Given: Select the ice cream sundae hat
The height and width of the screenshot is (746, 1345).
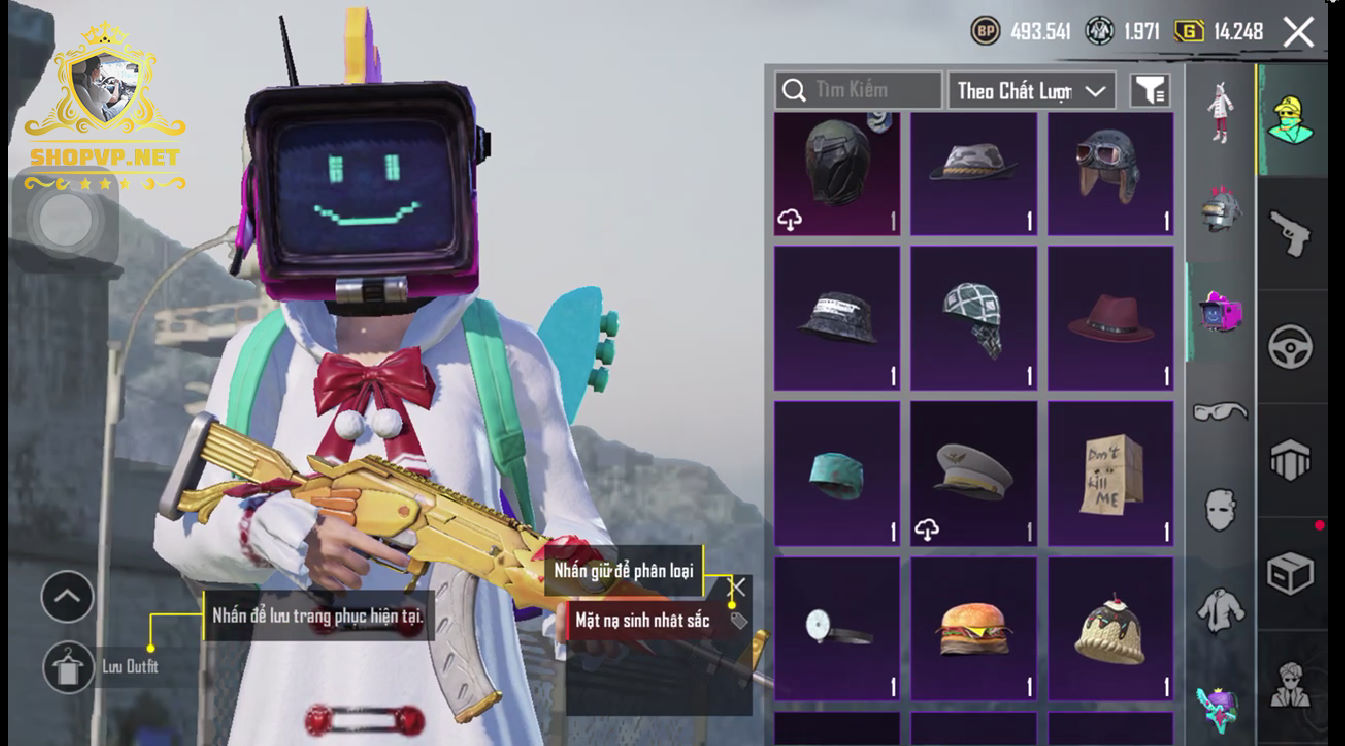Looking at the screenshot, I should (1110, 628).
